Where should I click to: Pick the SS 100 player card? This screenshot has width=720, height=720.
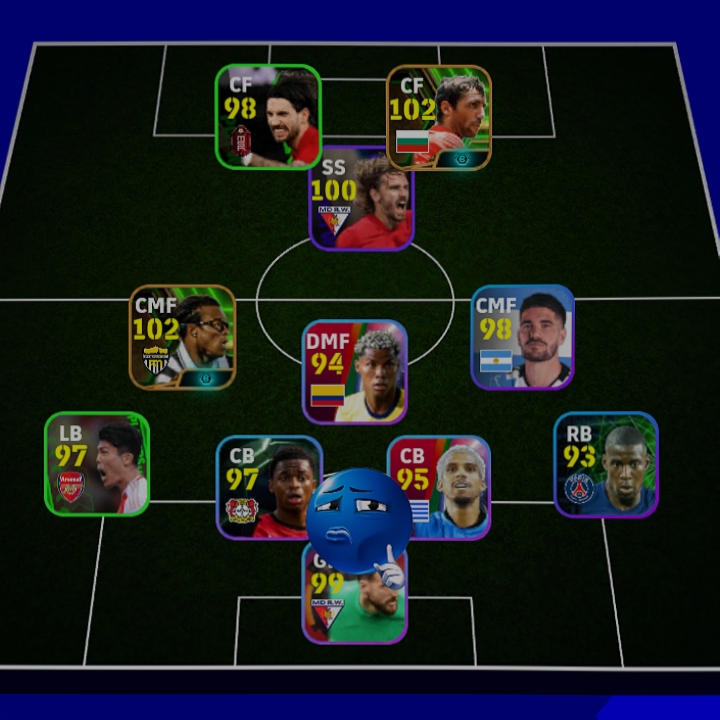pos(361,200)
